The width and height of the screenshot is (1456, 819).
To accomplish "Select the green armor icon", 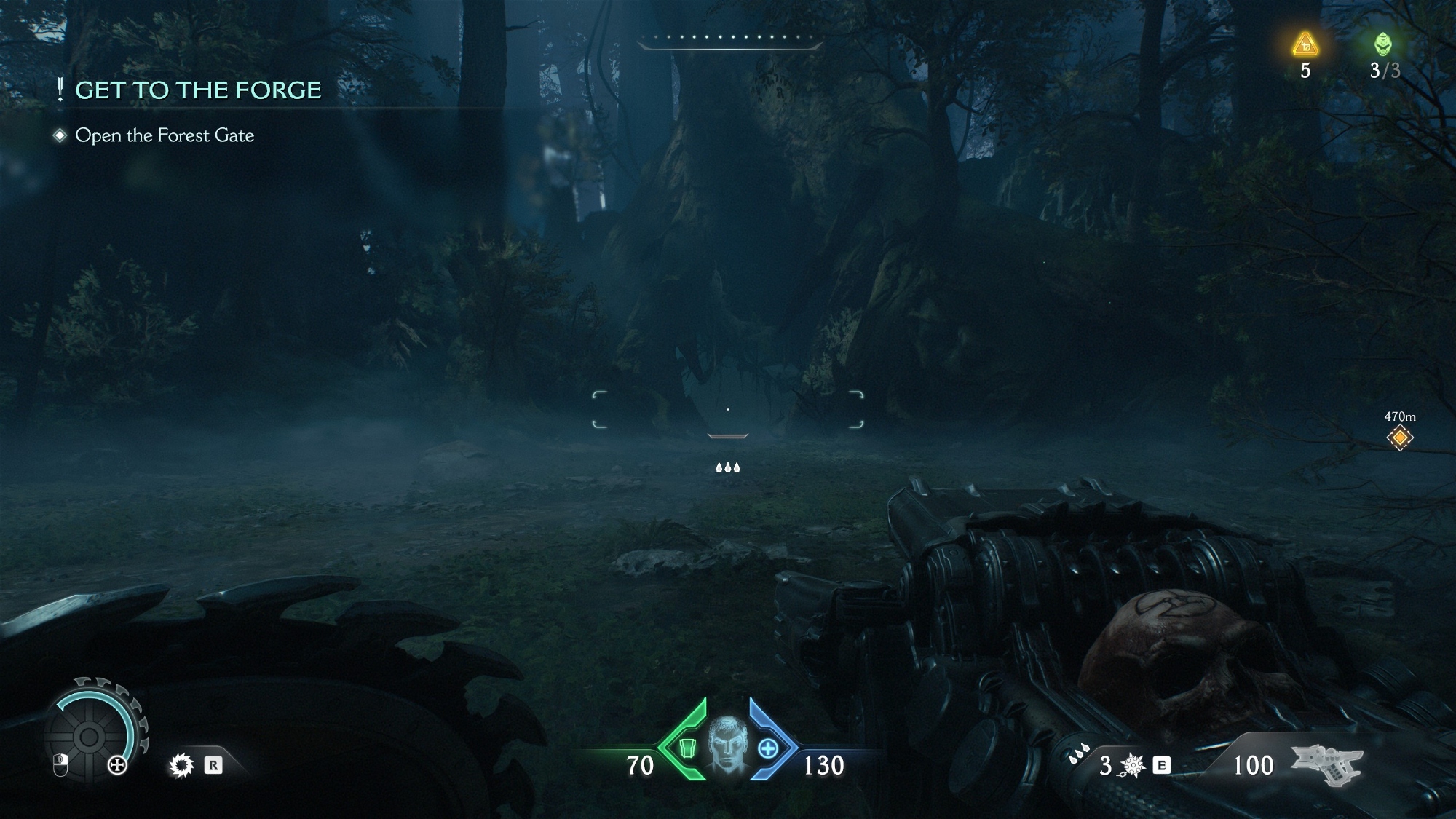I will tap(685, 747).
